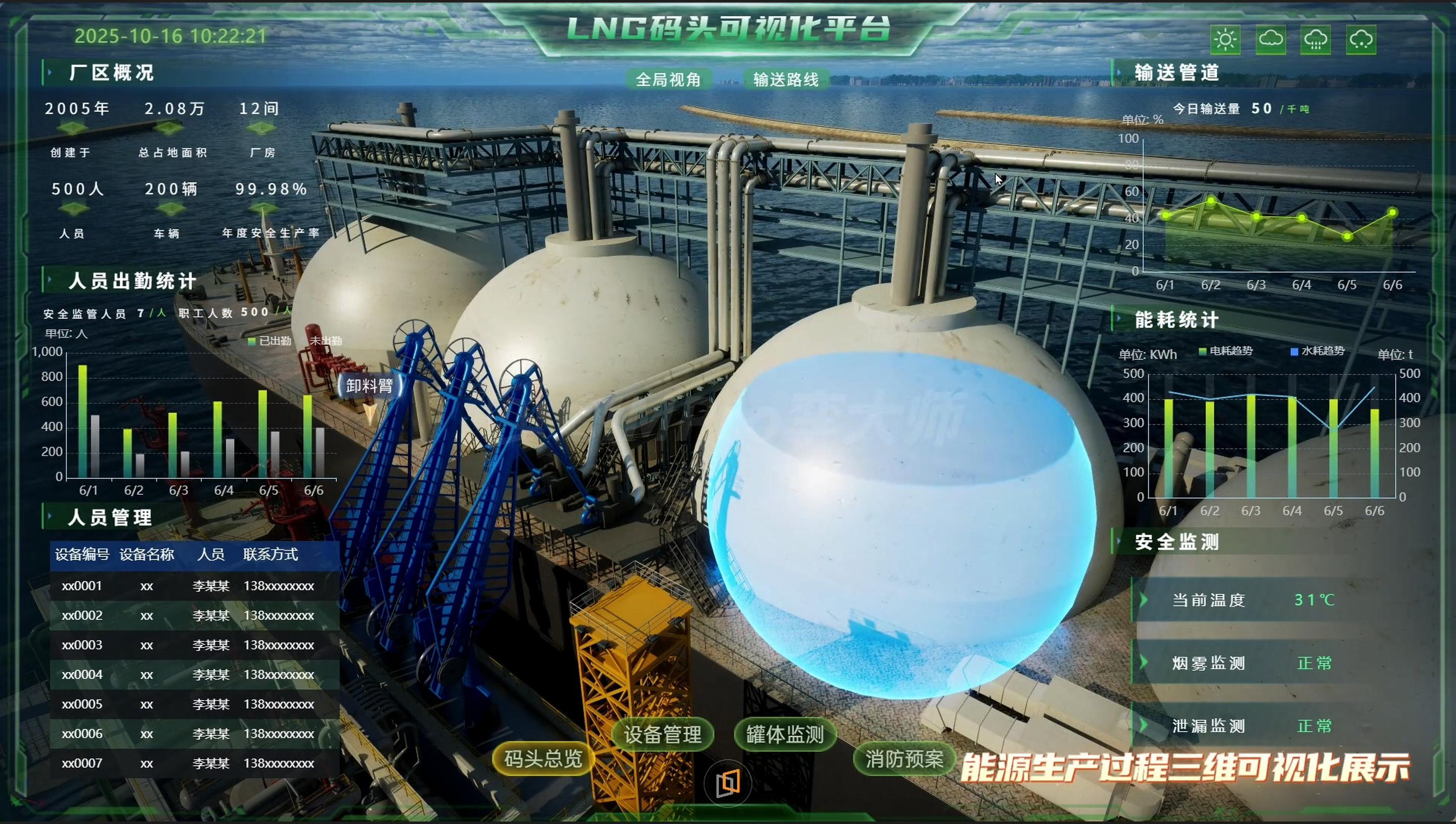Choose the plain cloud weather icon

1270,39
